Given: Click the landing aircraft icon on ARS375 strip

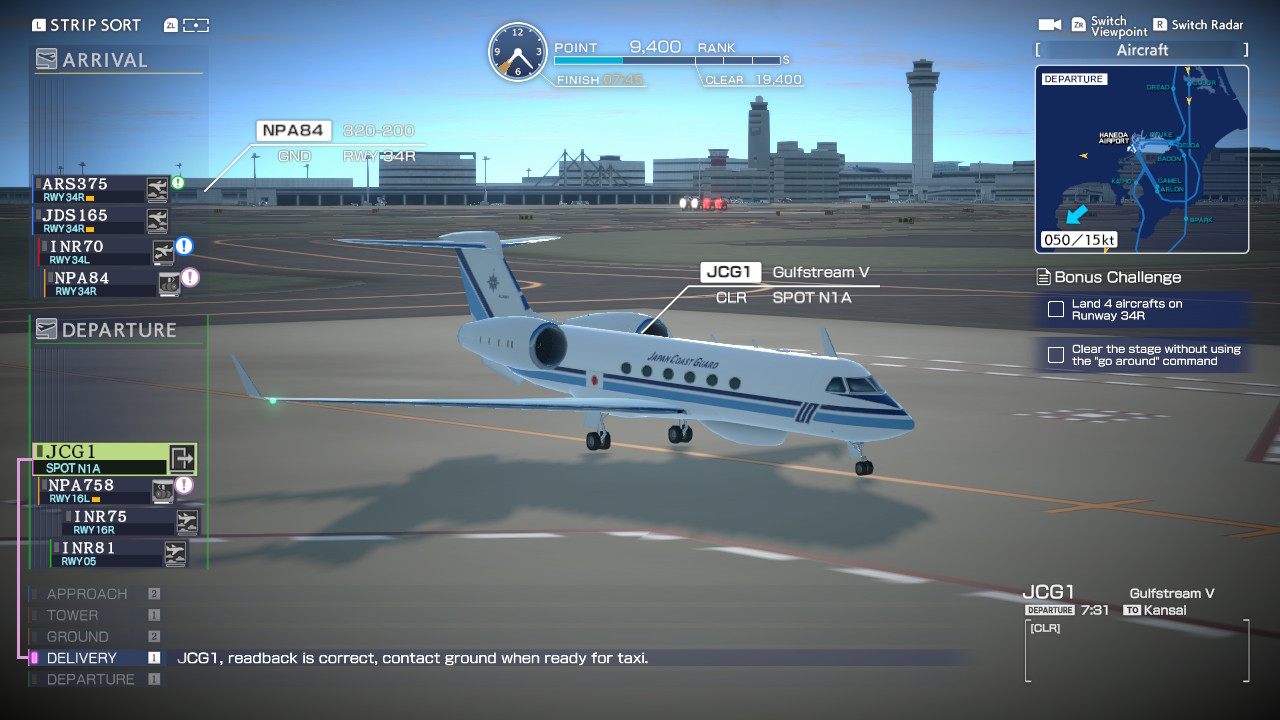Looking at the screenshot, I should (x=156, y=188).
